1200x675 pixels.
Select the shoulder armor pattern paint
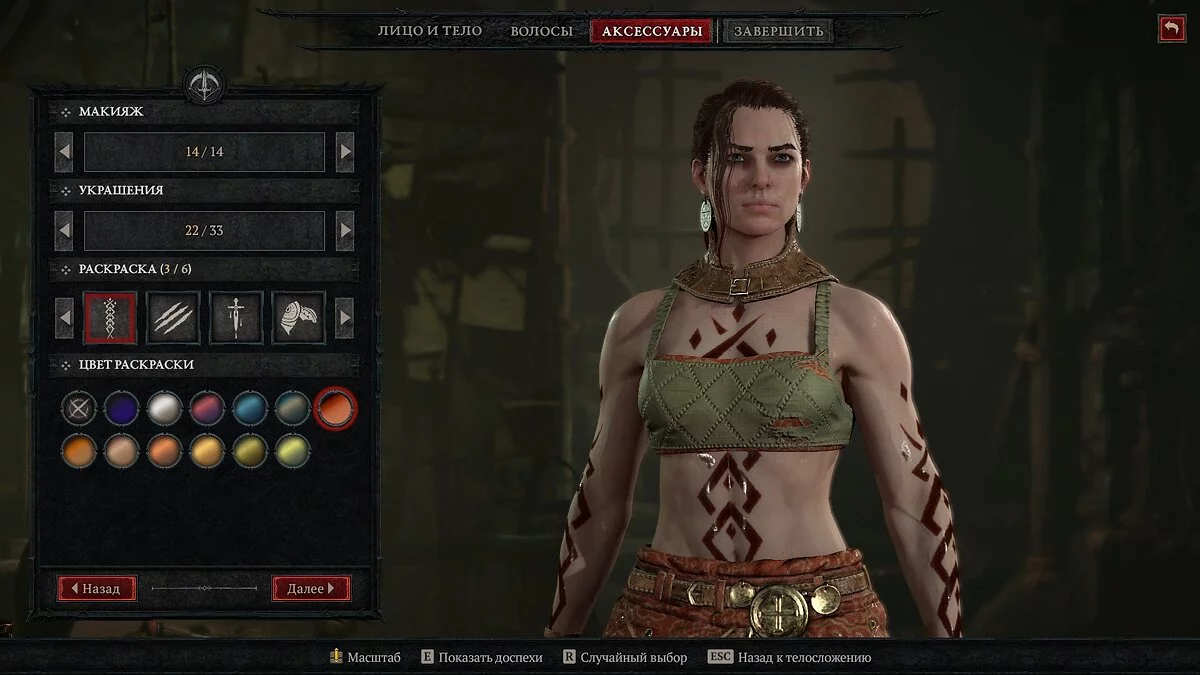pyautogui.click(x=298, y=318)
